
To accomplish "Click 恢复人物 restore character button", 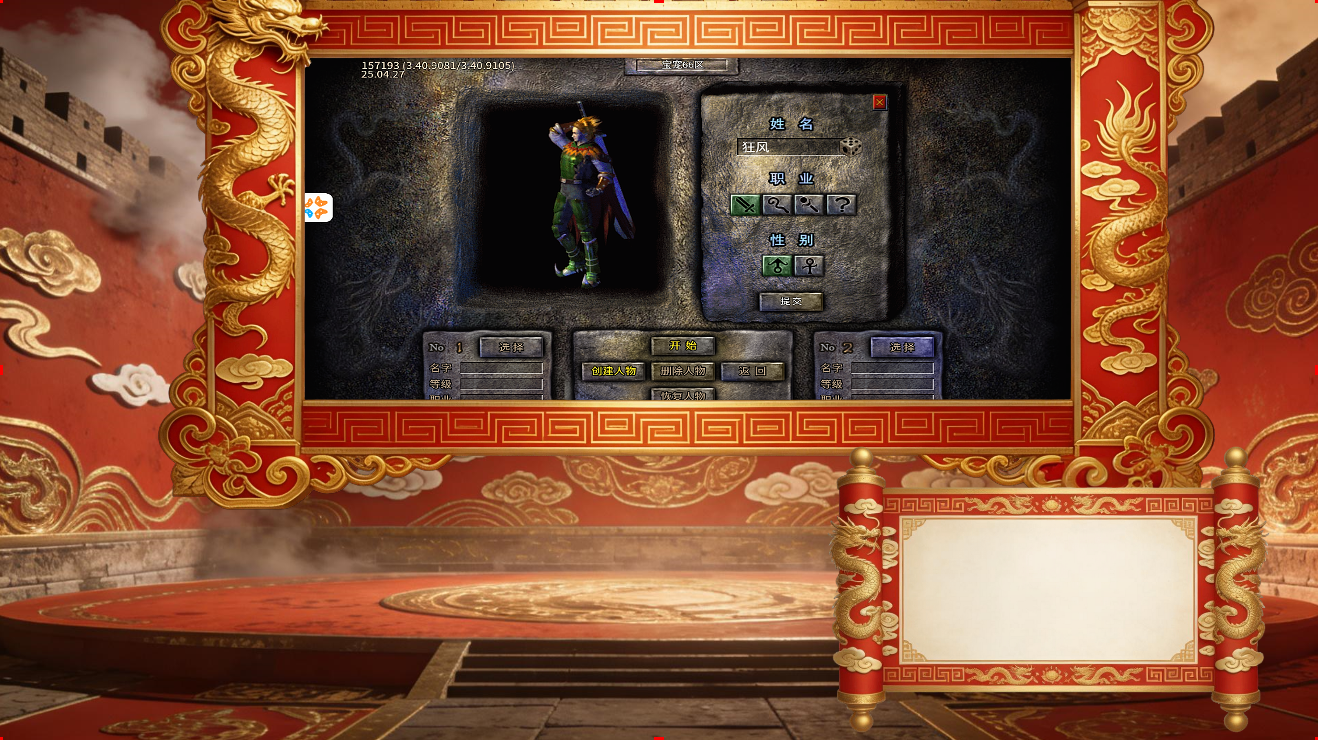I will coord(683,395).
